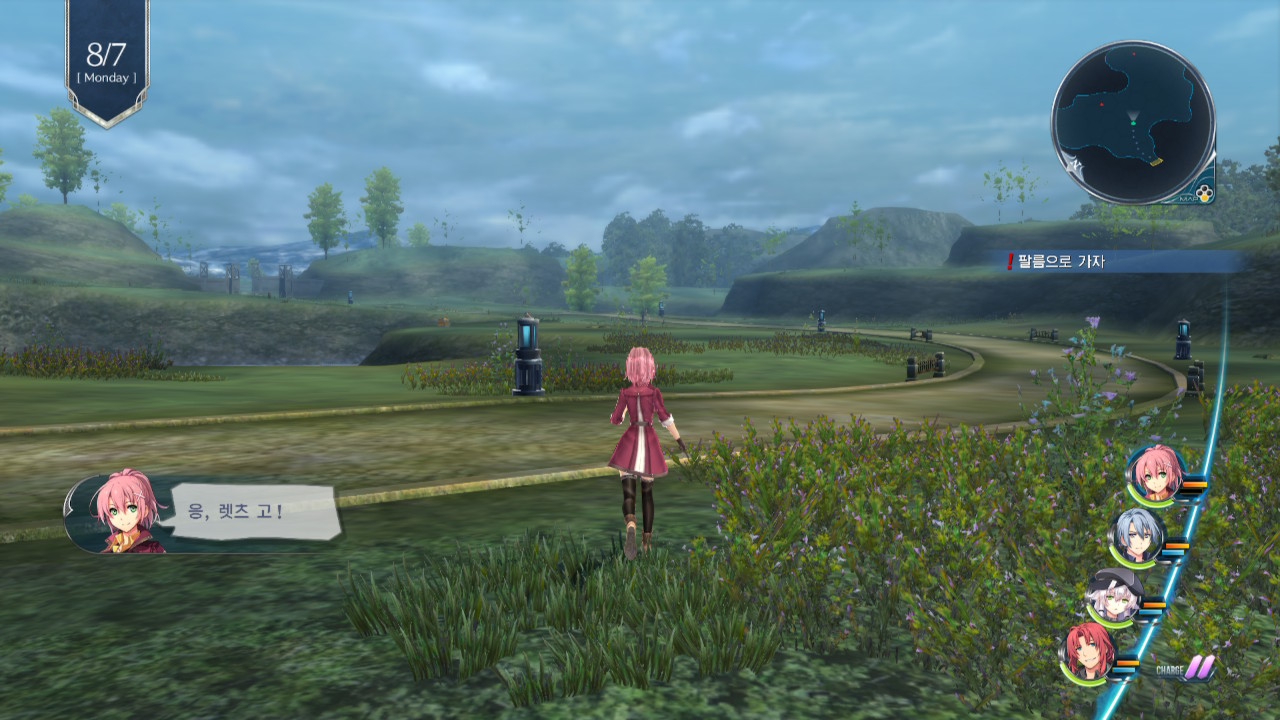The height and width of the screenshot is (720, 1280).
Task: Pick the white-haired party member wearing a cap
Action: coord(1113,596)
